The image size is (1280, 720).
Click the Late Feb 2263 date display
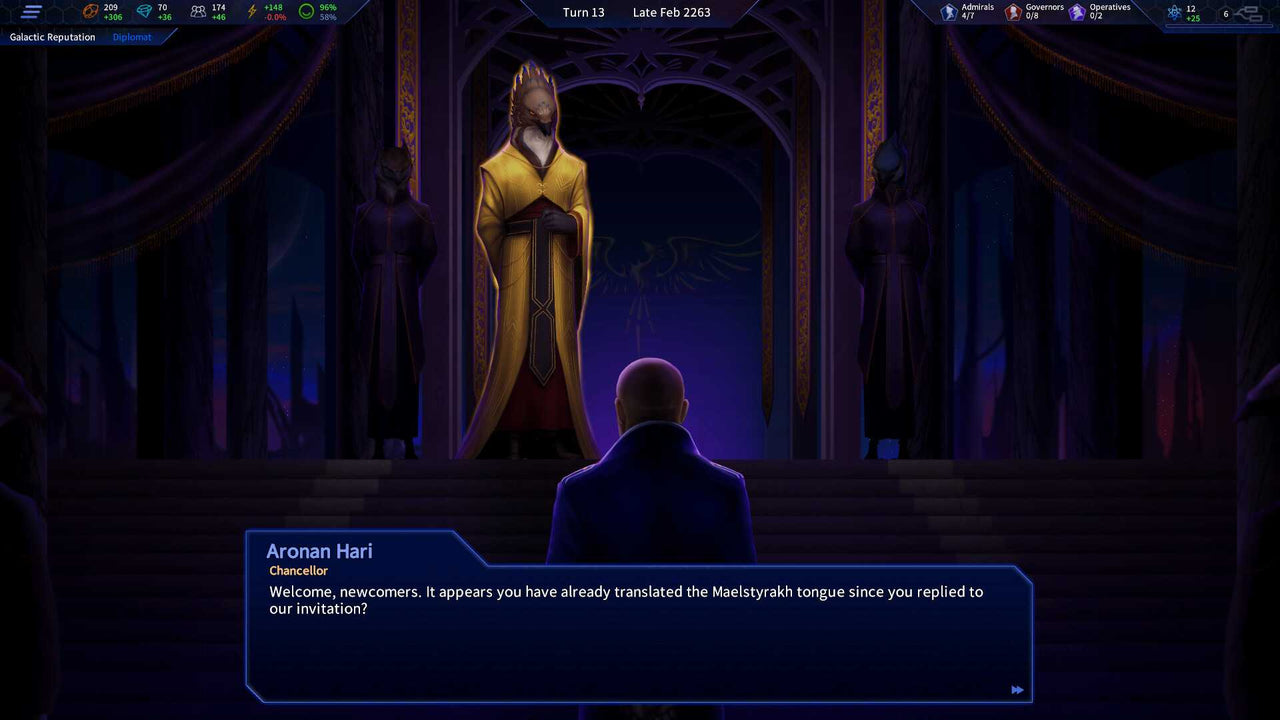point(671,12)
